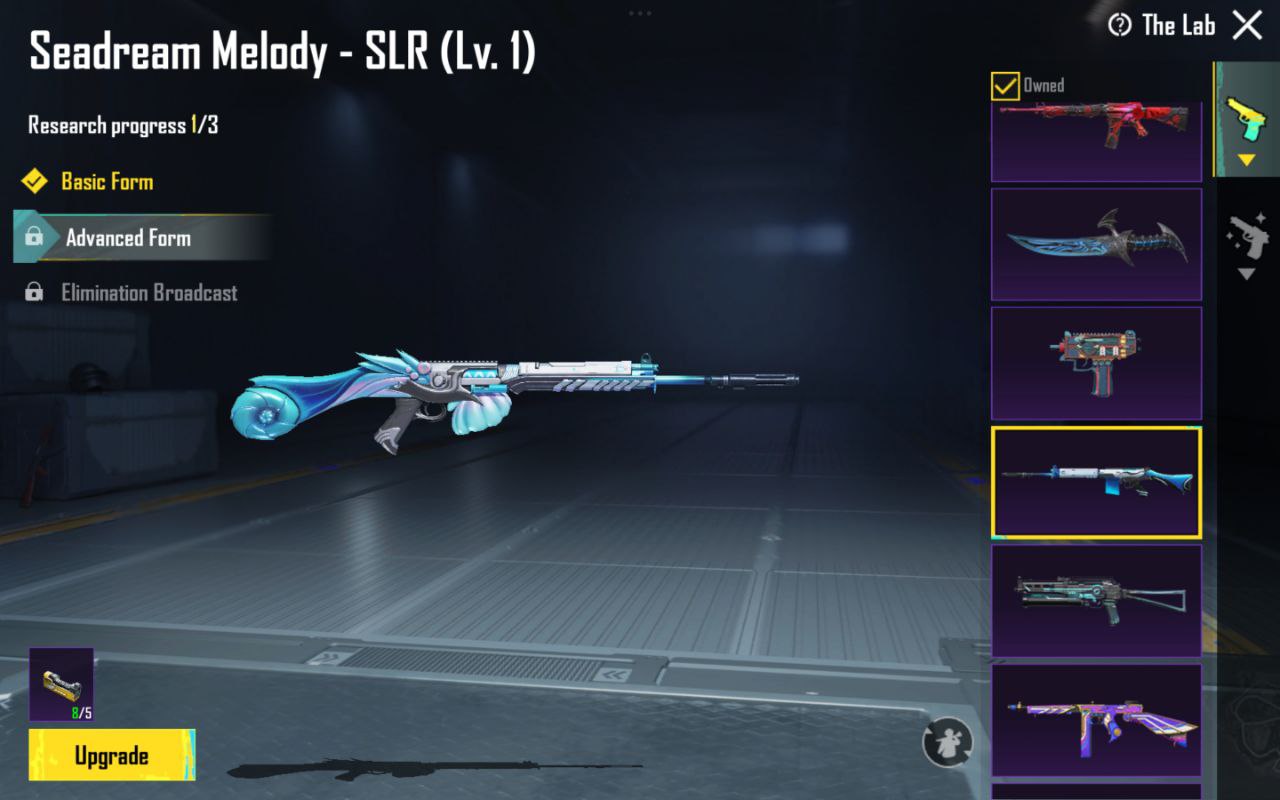Select the purple Tommy gun skin
Viewport: 1280px width, 800px height.
pyautogui.click(x=1096, y=720)
